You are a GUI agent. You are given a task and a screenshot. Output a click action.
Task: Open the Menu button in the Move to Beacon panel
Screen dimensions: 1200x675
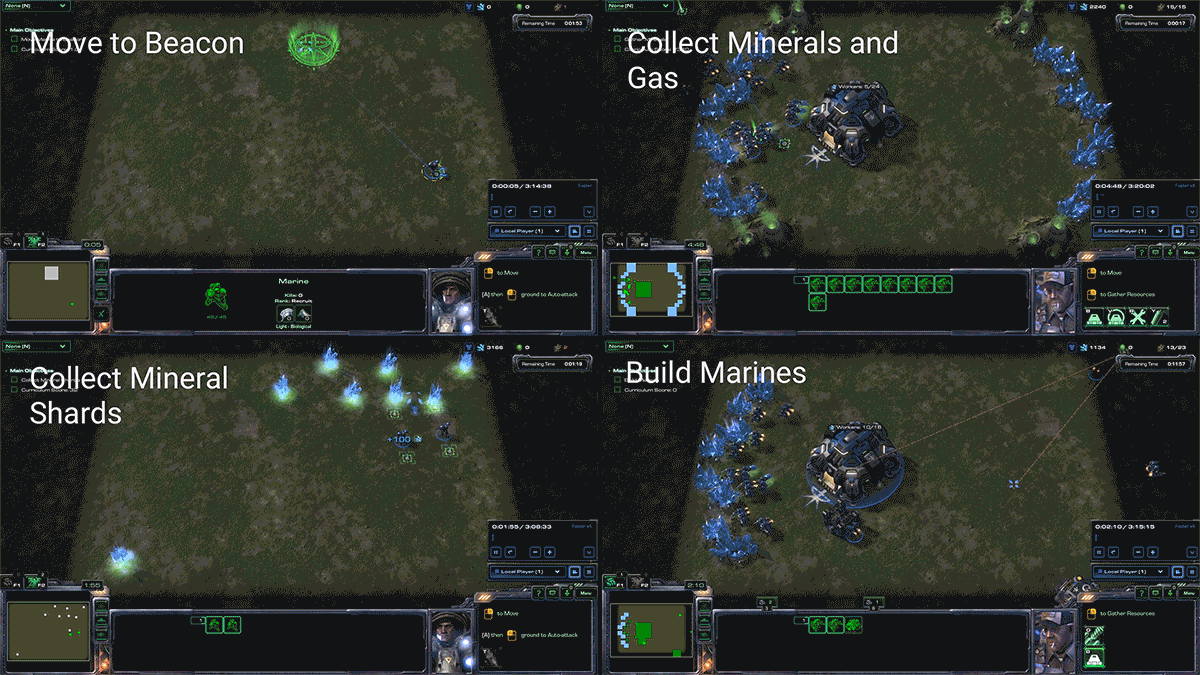[586, 253]
